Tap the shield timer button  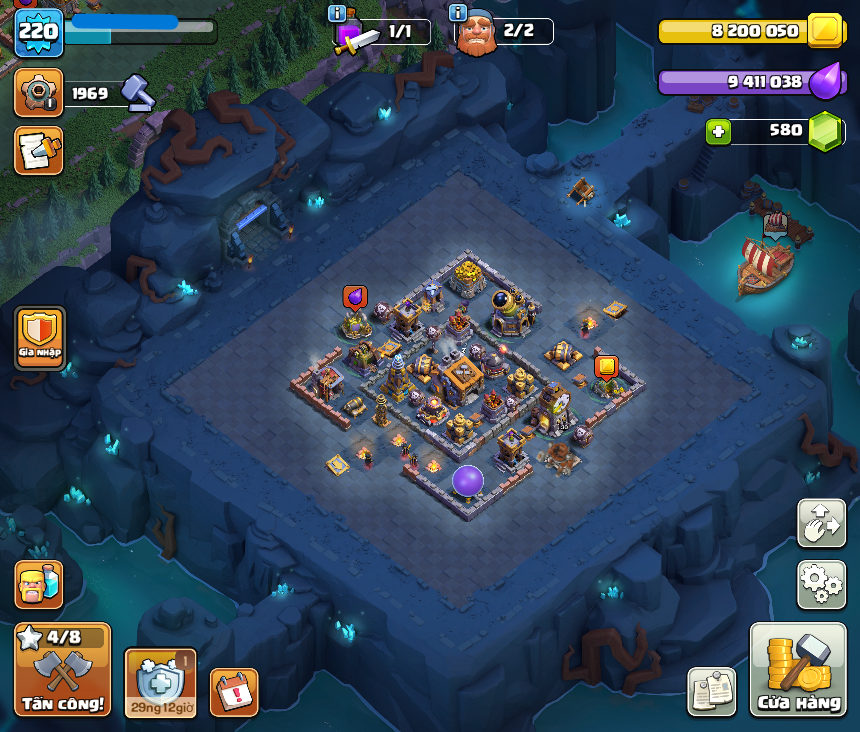160,683
